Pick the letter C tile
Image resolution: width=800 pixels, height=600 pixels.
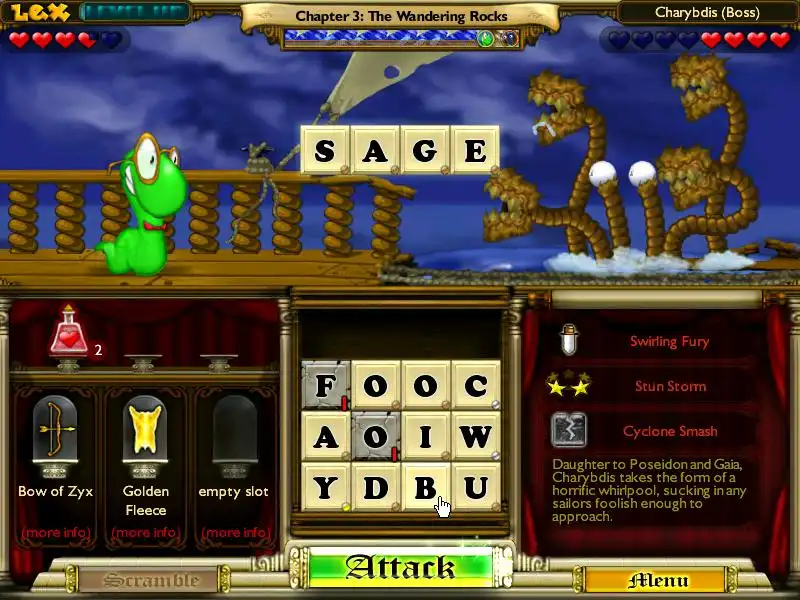click(475, 385)
